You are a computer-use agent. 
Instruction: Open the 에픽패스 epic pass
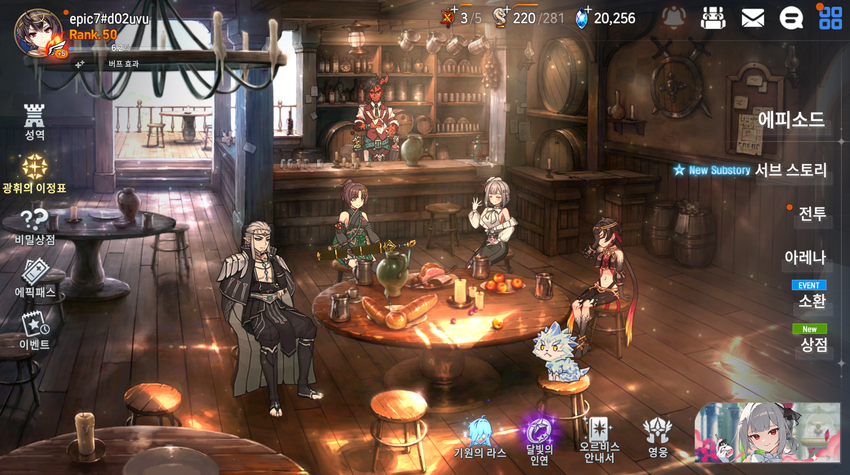(35, 277)
